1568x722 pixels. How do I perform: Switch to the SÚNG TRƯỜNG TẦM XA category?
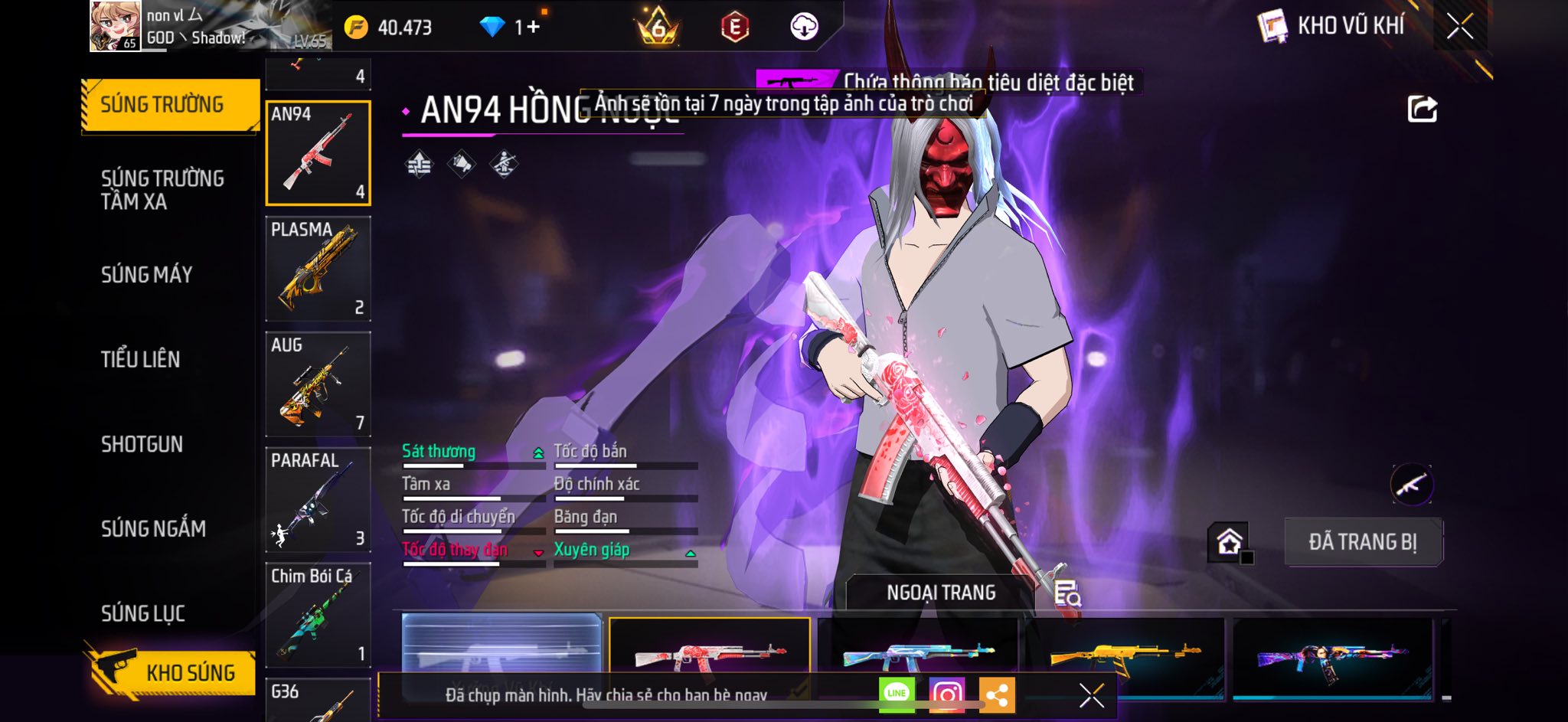tap(162, 190)
